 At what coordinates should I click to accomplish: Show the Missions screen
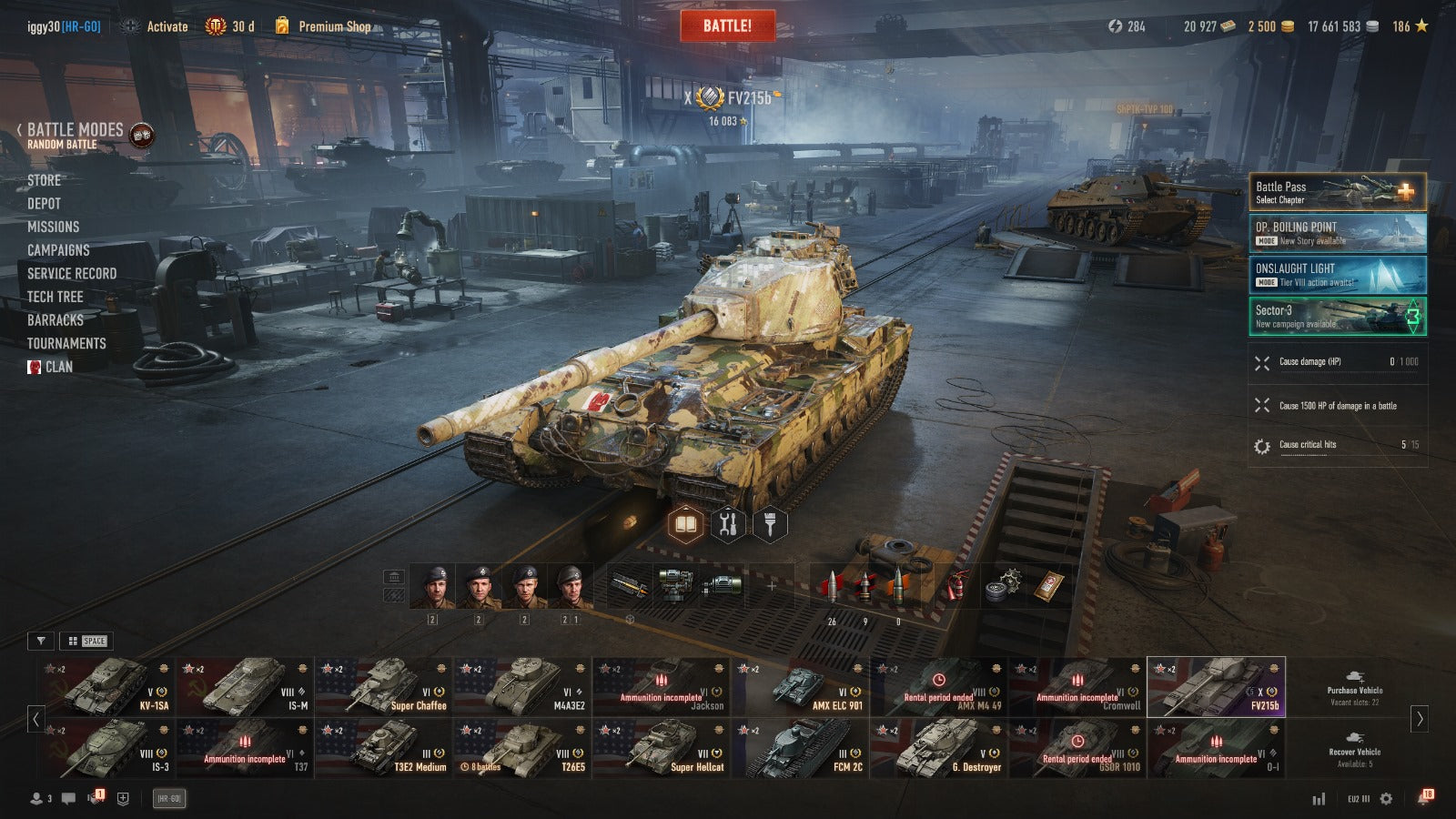[53, 227]
